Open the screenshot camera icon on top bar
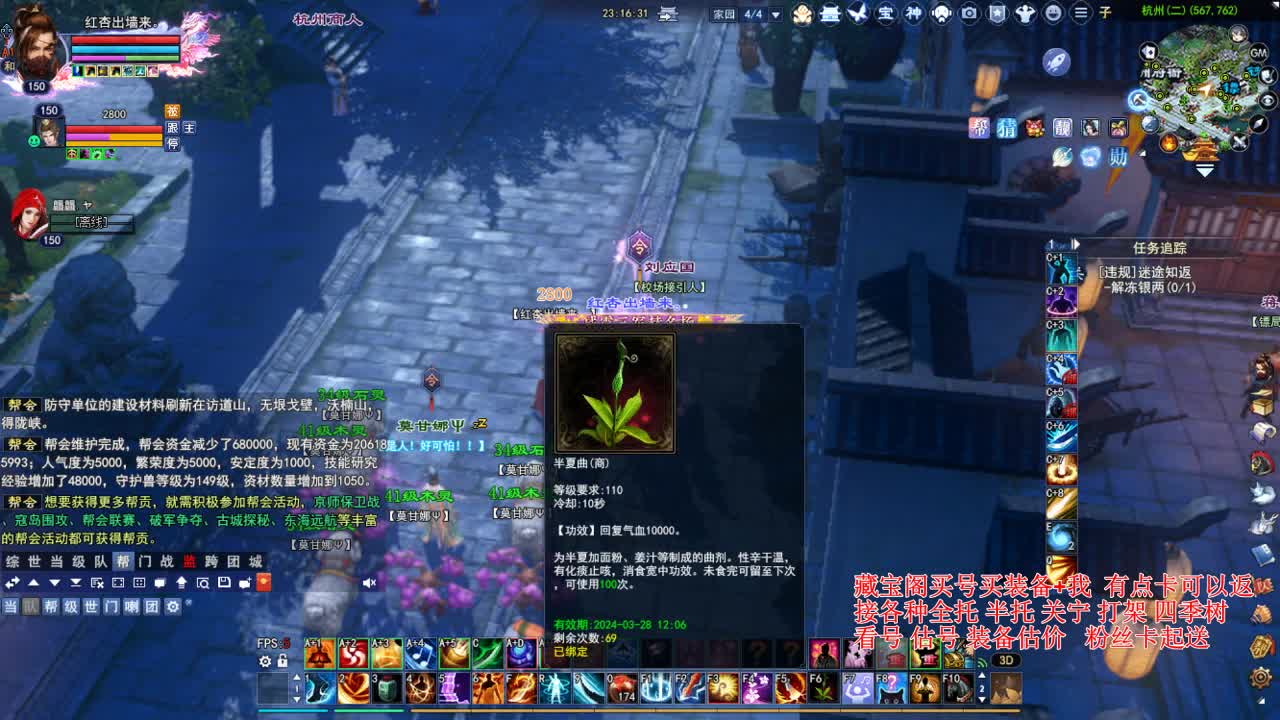Viewport: 1280px width, 720px height. pyautogui.click(x=968, y=13)
